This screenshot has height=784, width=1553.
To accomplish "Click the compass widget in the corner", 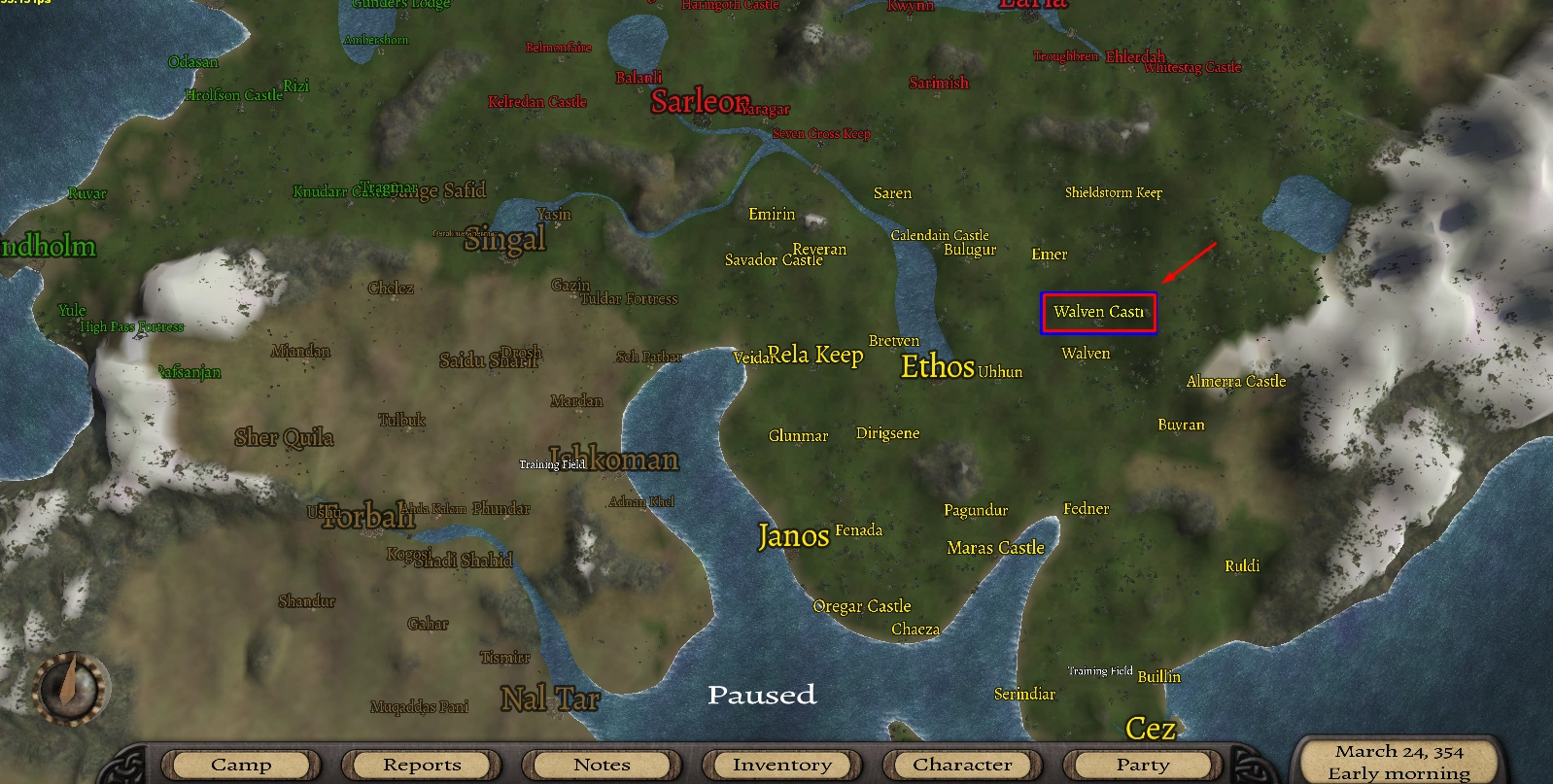I will pos(71,686).
